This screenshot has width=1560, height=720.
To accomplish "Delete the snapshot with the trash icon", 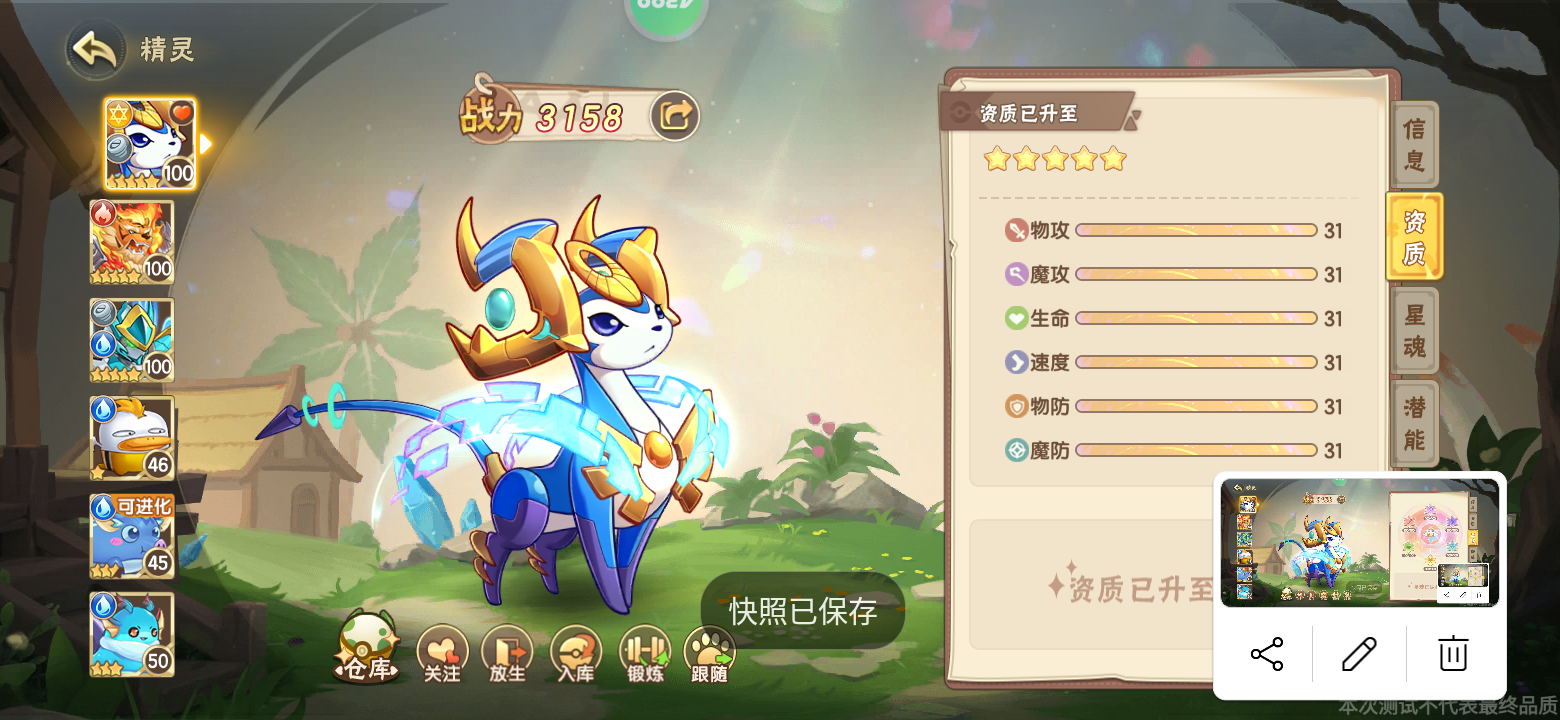I will [1452, 652].
